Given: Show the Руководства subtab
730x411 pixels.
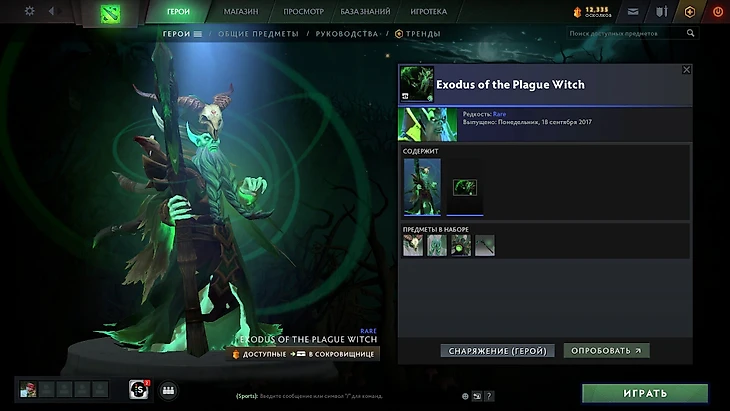Looking at the screenshot, I should pyautogui.click(x=346, y=33).
